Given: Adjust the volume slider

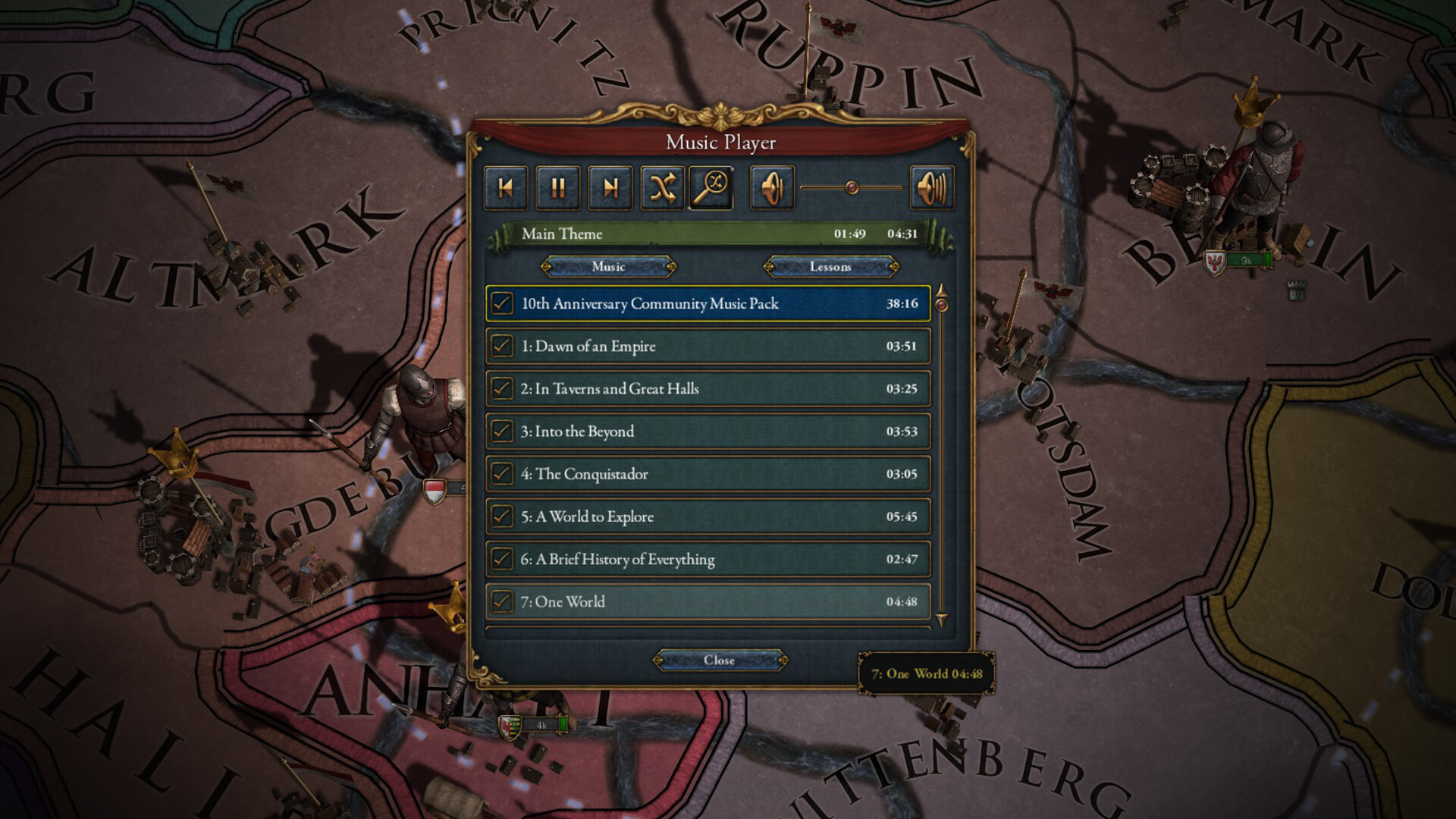Looking at the screenshot, I should tap(852, 188).
